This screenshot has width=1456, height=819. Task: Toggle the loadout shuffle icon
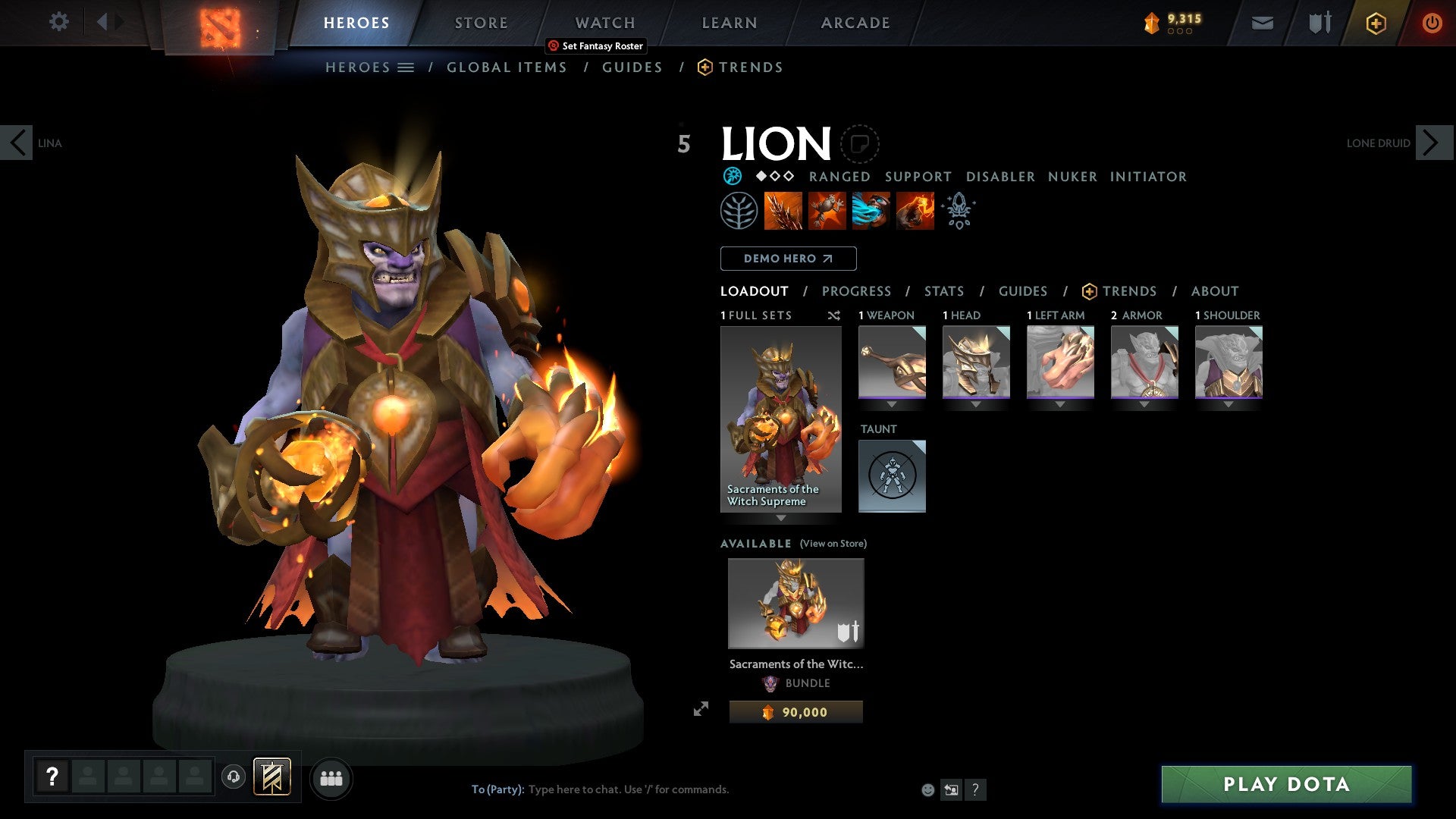tap(833, 315)
